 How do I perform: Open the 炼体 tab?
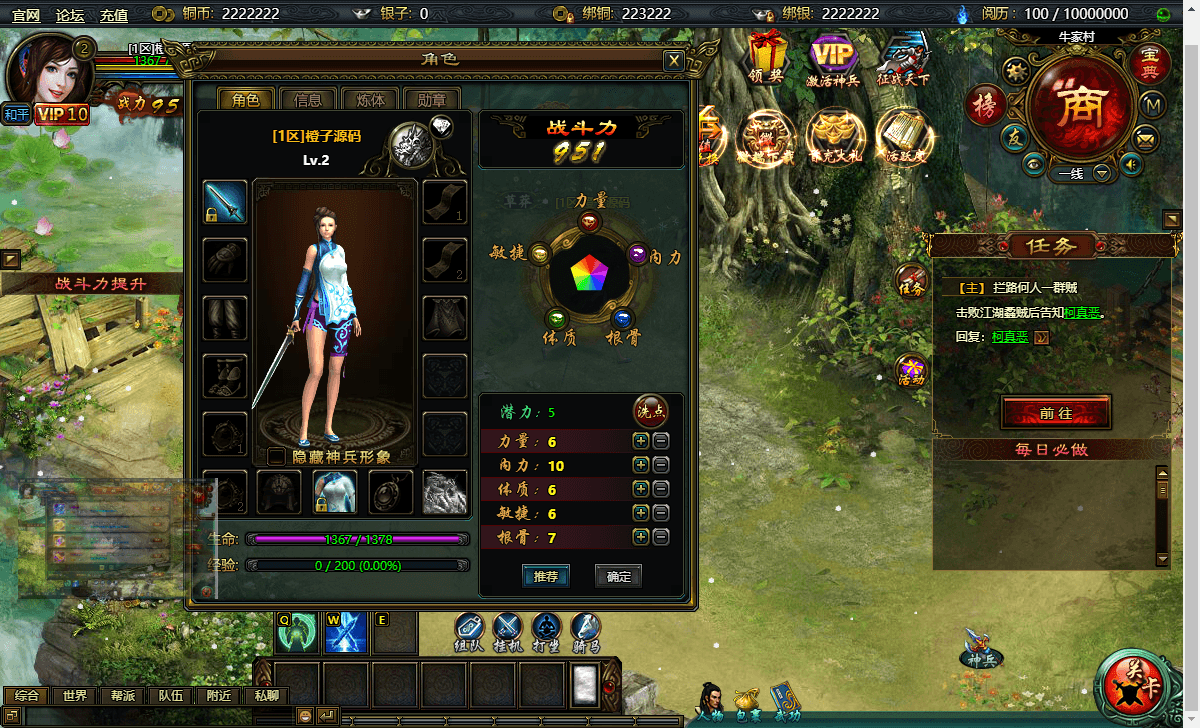[370, 99]
